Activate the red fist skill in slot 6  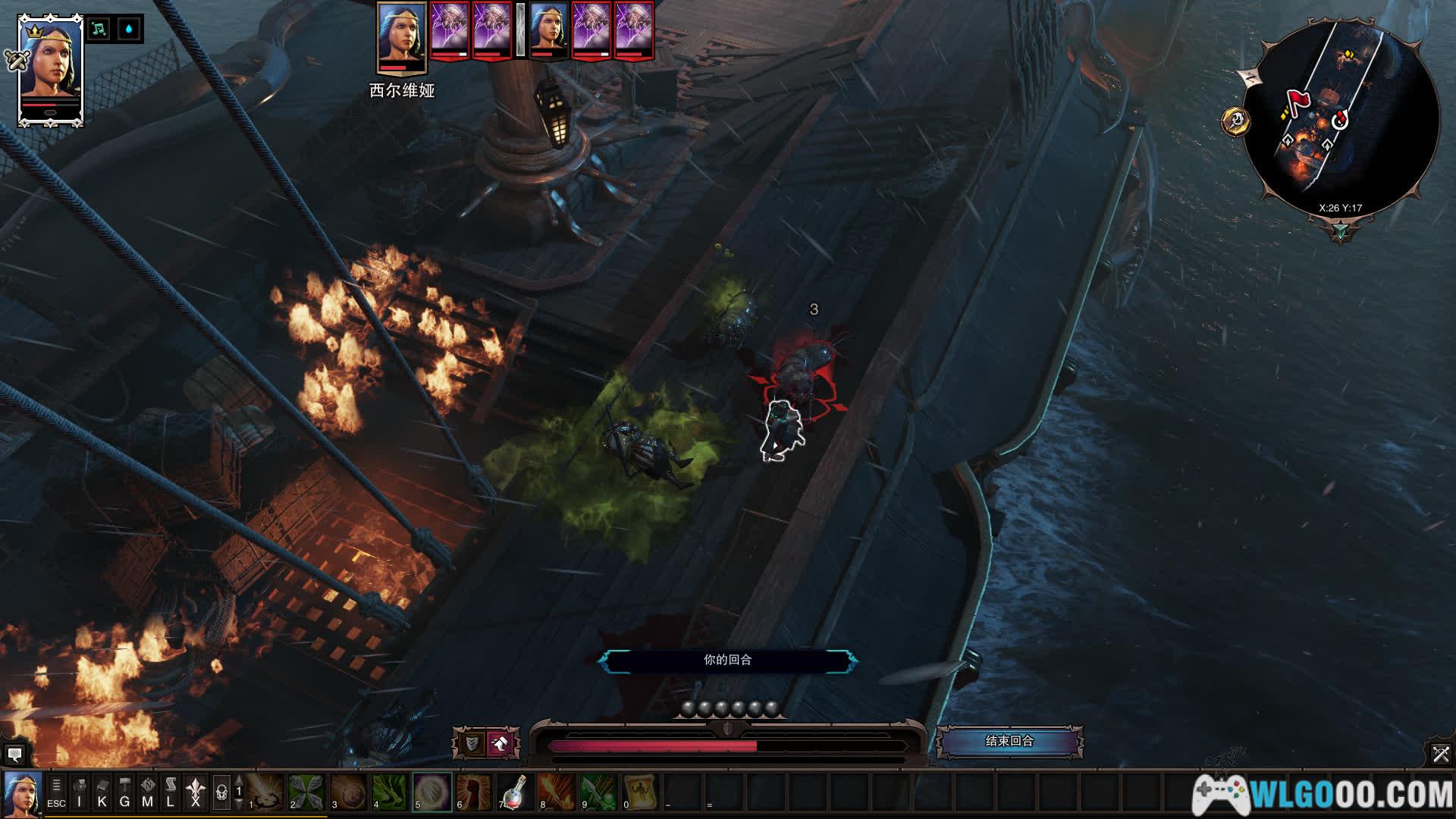click(x=474, y=792)
